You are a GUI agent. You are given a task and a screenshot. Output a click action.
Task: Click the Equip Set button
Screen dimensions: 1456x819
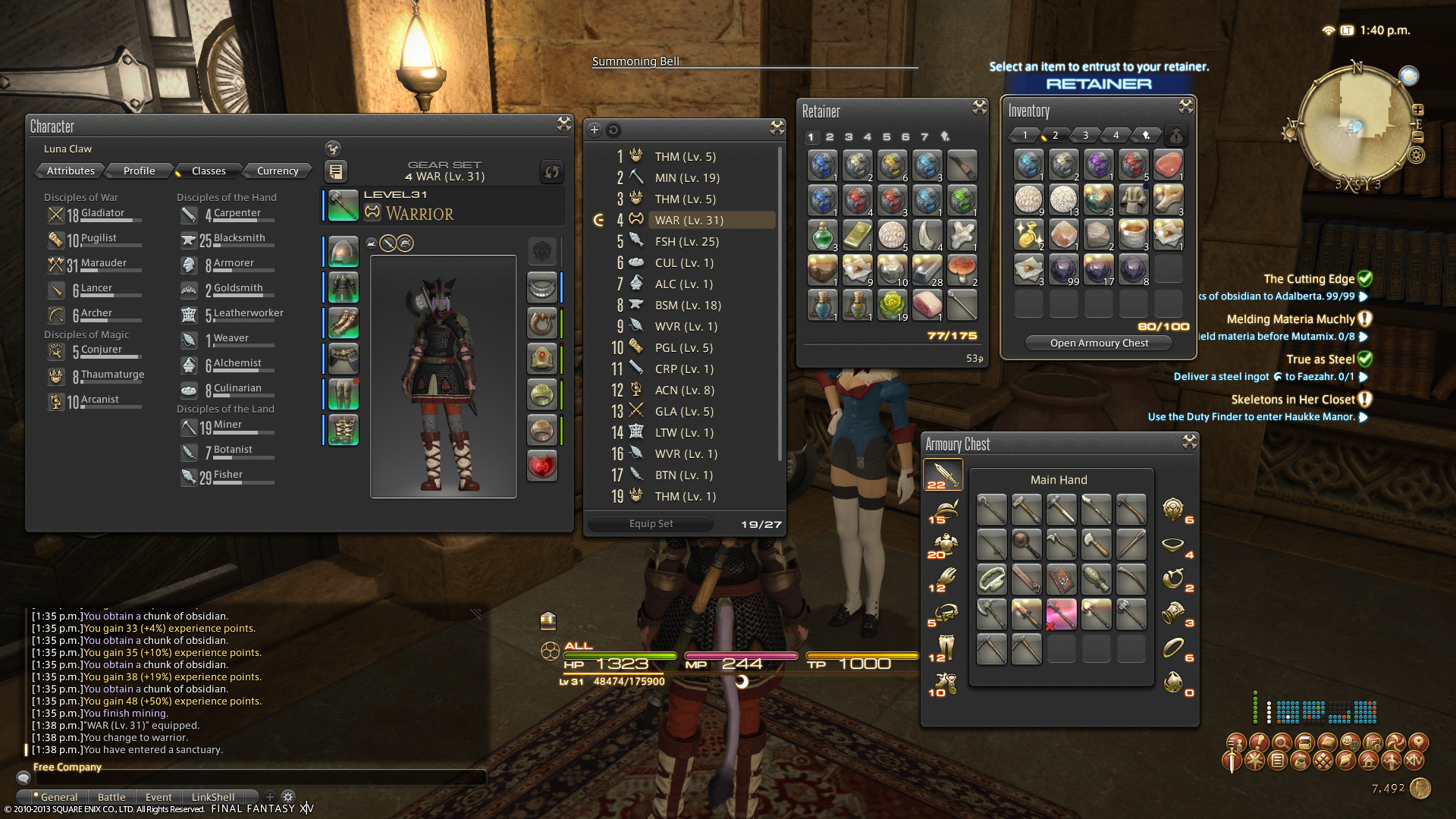[651, 523]
